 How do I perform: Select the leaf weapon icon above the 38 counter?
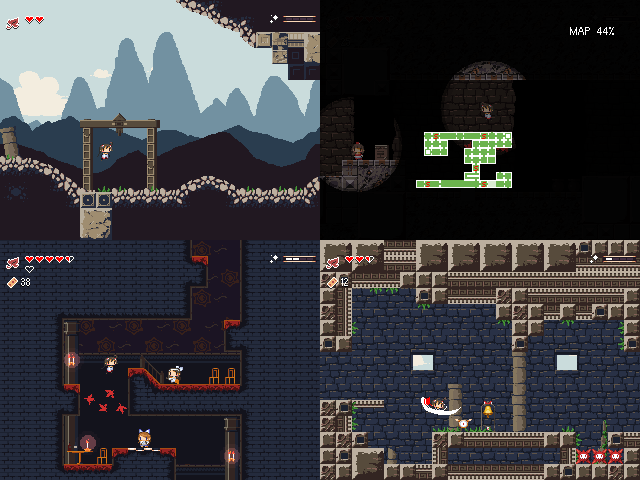pos(12,262)
